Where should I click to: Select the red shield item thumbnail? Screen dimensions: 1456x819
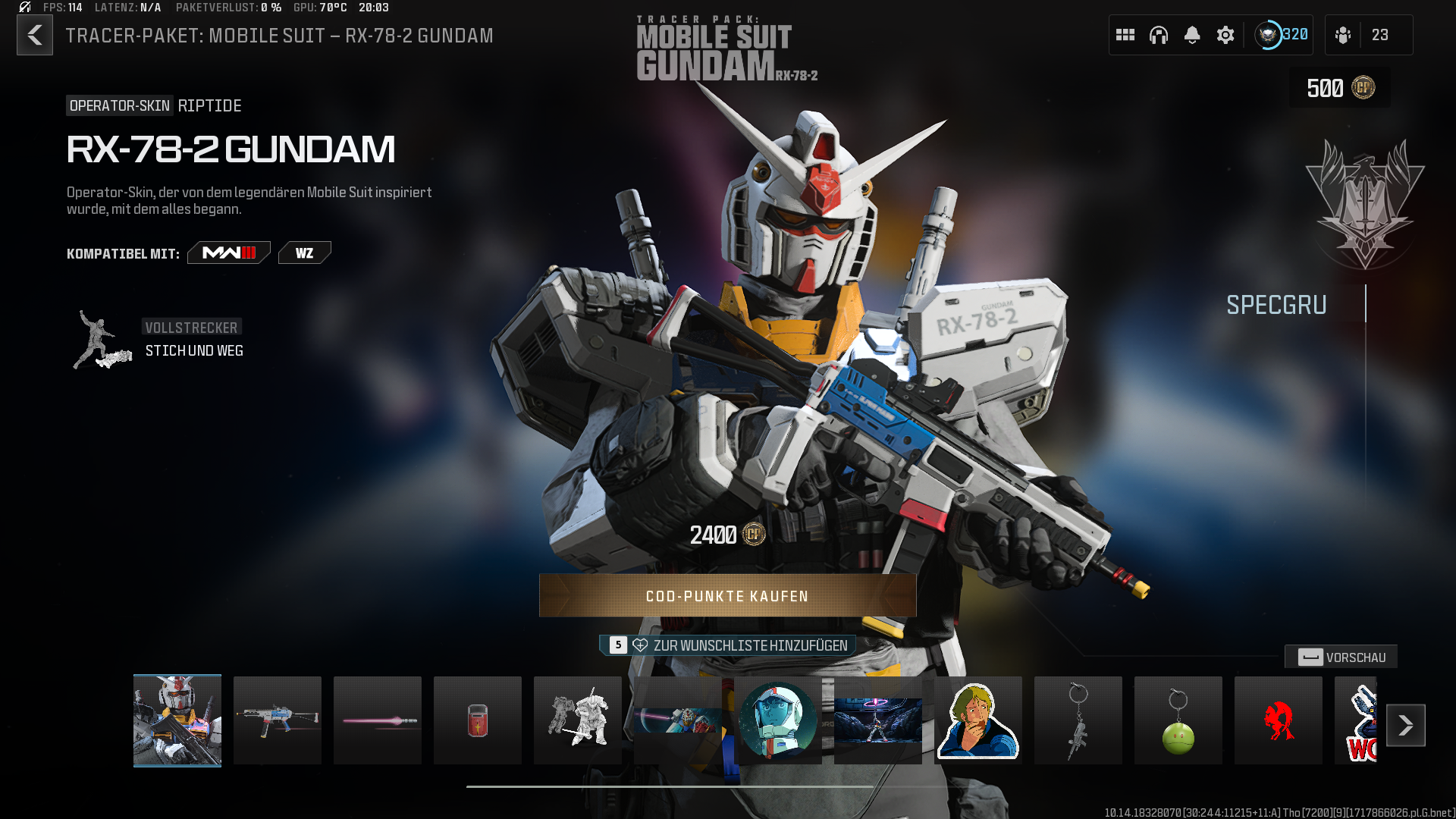click(478, 720)
